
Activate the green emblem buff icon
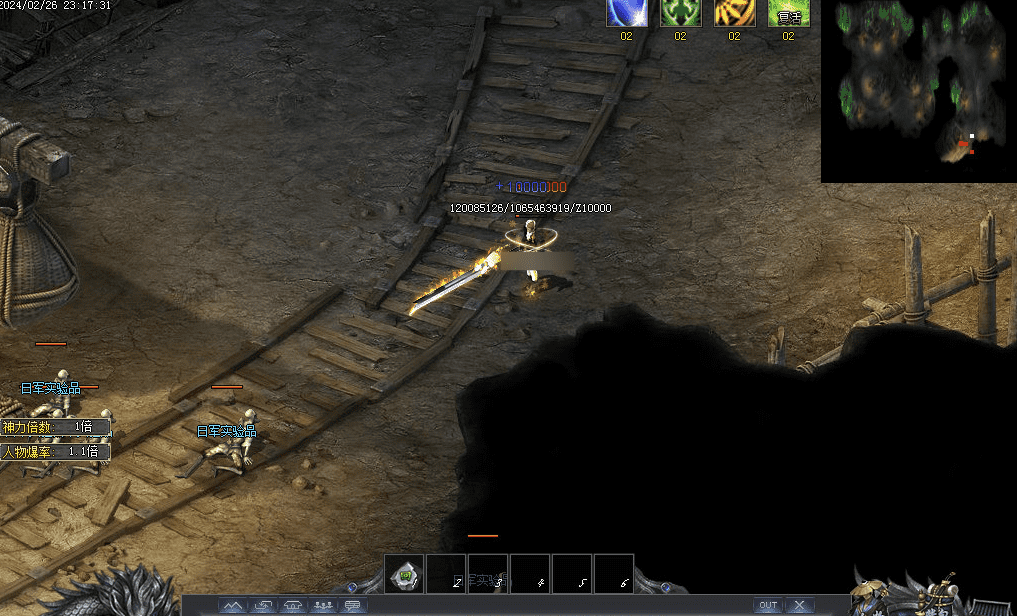(x=680, y=13)
